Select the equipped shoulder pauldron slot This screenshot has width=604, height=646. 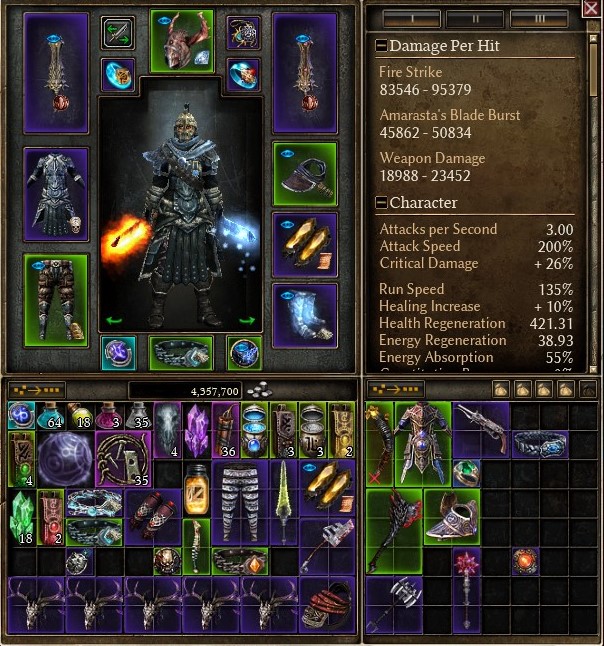pos(305,172)
